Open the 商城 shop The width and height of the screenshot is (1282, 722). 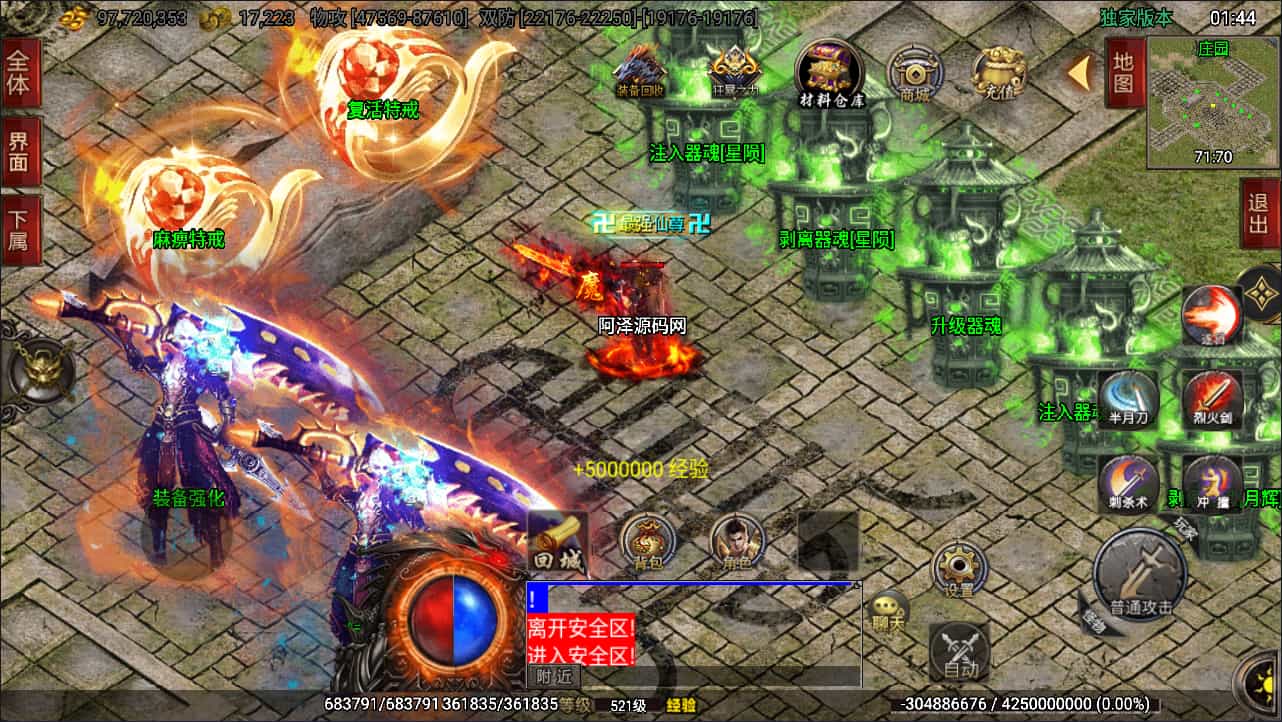(x=915, y=73)
